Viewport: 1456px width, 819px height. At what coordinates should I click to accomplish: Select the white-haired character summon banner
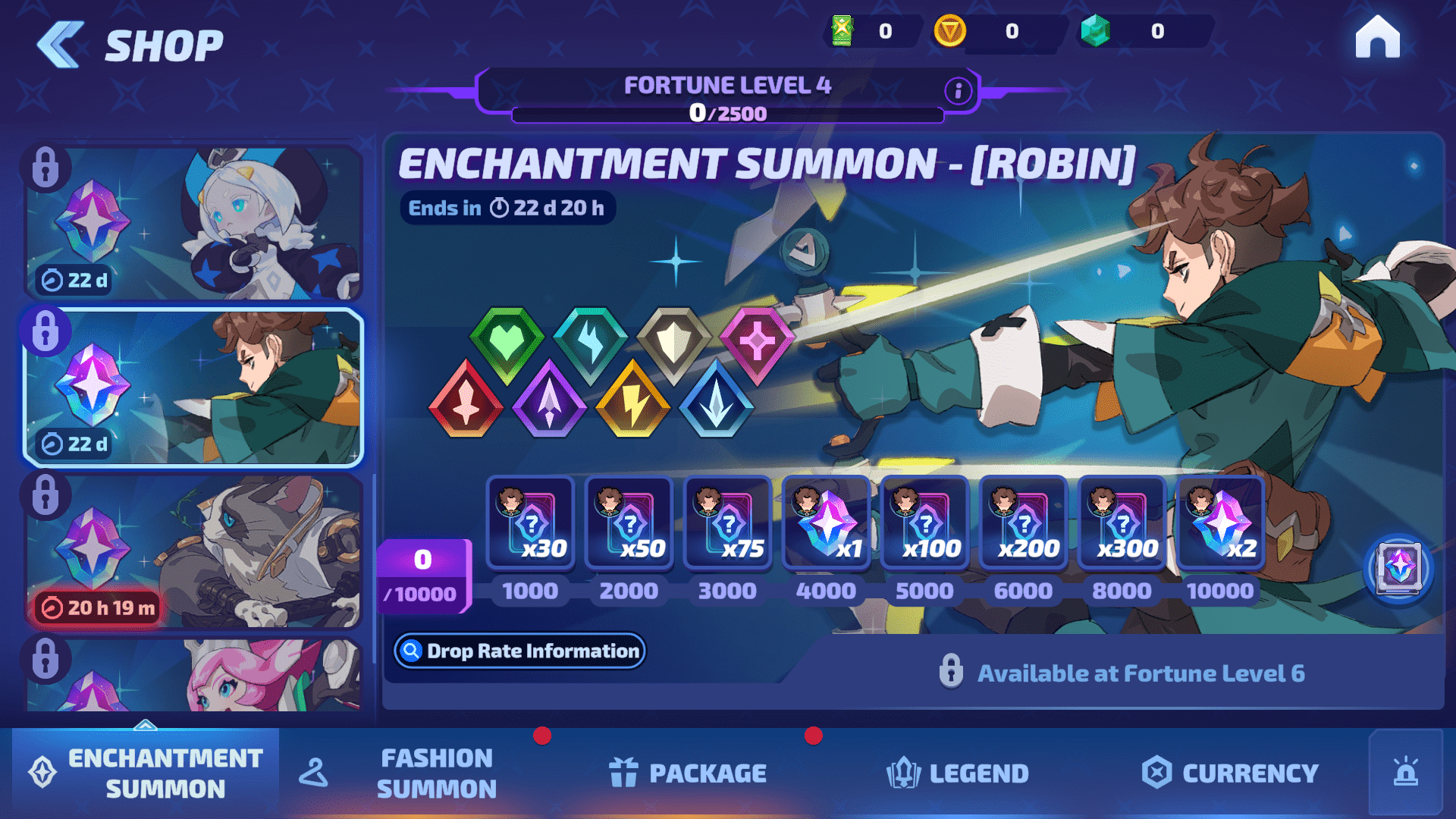(x=194, y=223)
